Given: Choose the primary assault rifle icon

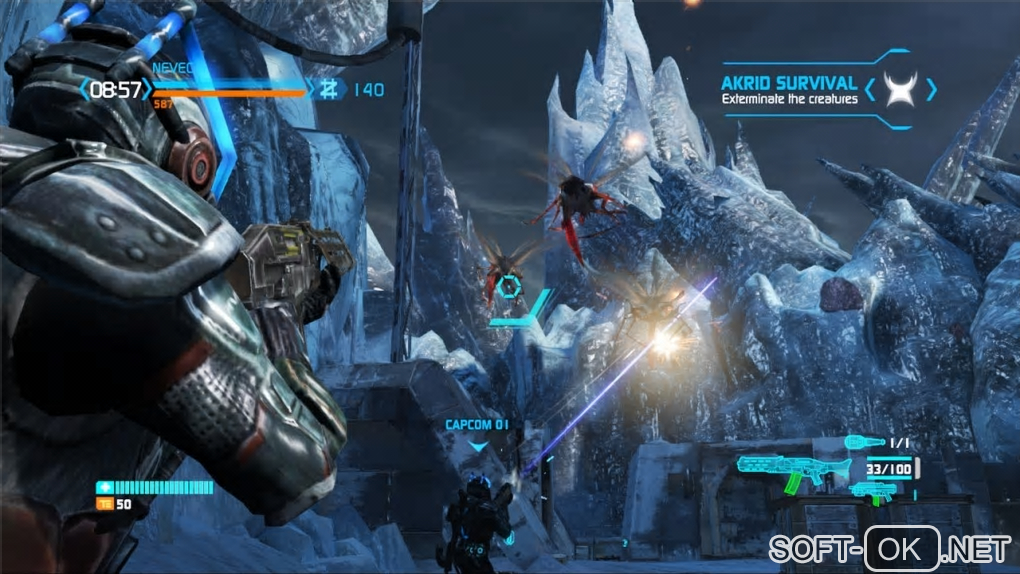Looking at the screenshot, I should pos(780,470).
